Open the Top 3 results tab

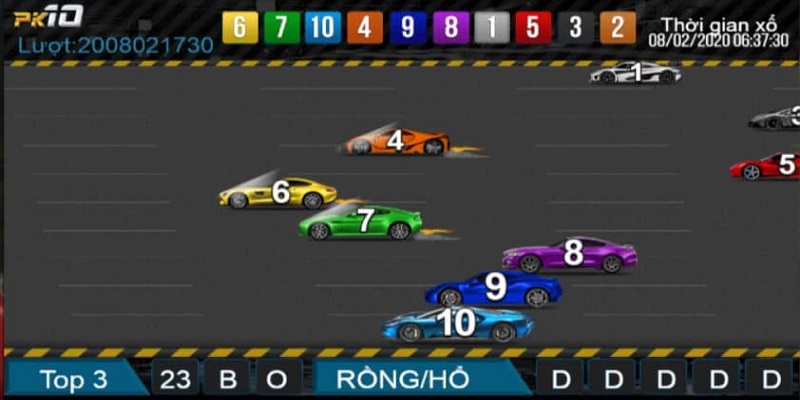click(73, 380)
